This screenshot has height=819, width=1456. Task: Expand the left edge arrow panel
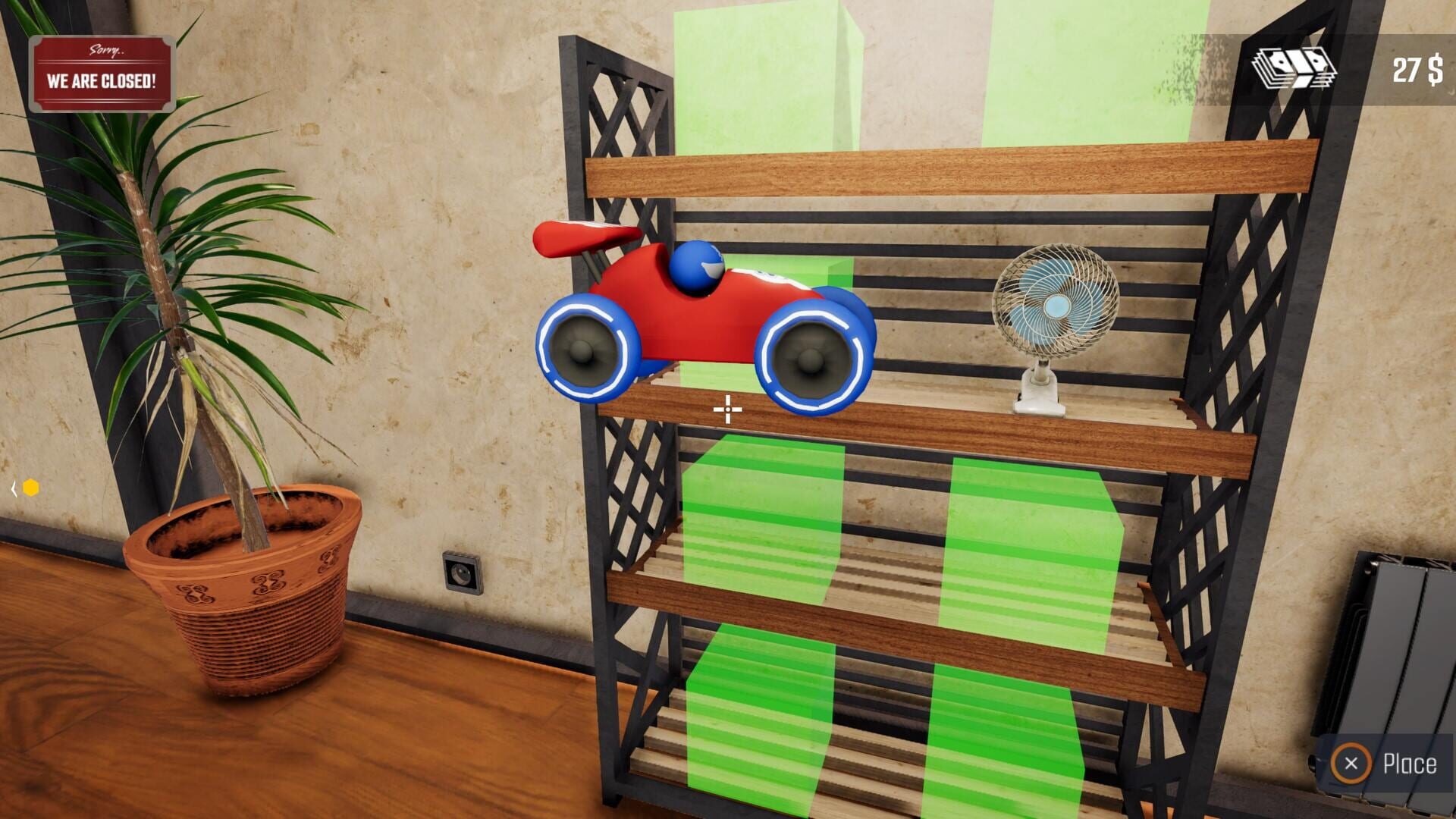(14, 488)
